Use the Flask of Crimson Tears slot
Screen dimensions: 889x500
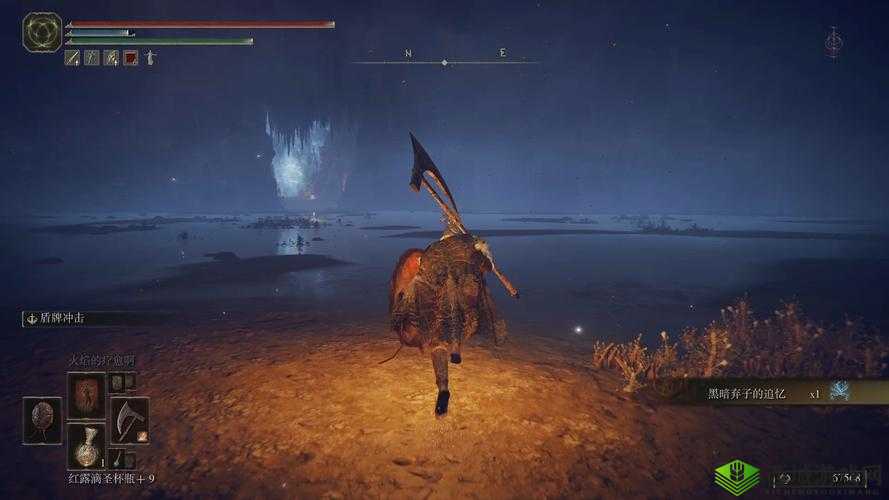86,446
